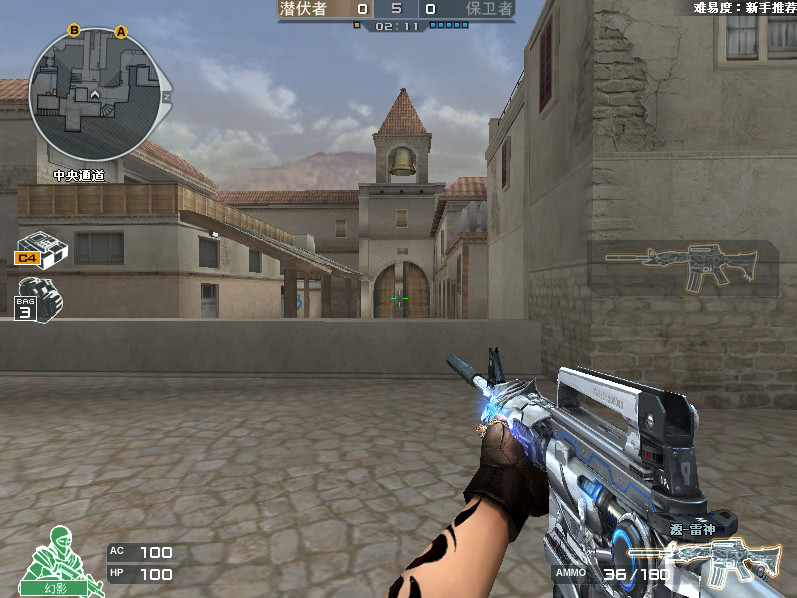Click the circular minimap

point(94,96)
